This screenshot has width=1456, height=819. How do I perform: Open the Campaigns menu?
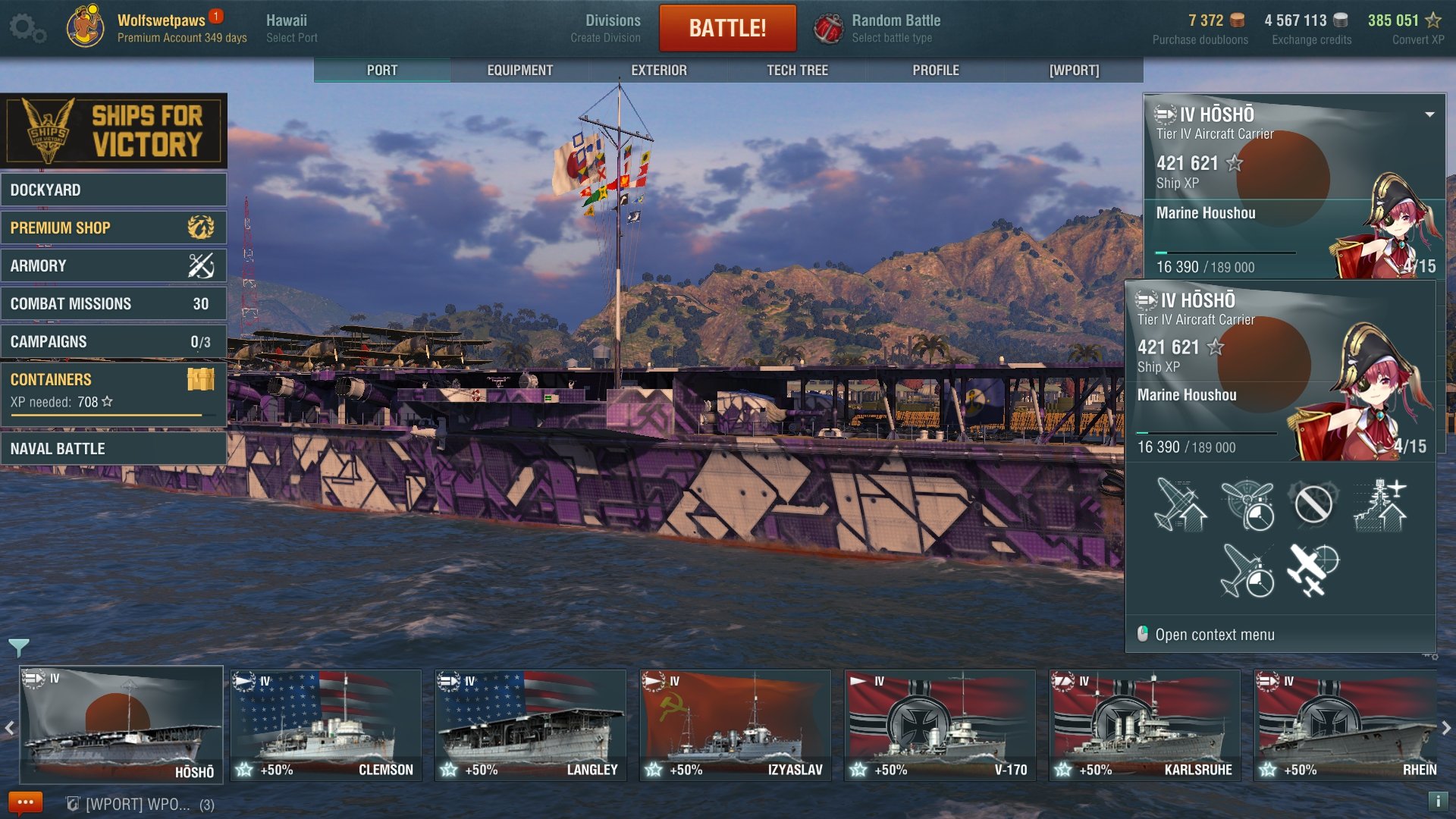click(114, 341)
